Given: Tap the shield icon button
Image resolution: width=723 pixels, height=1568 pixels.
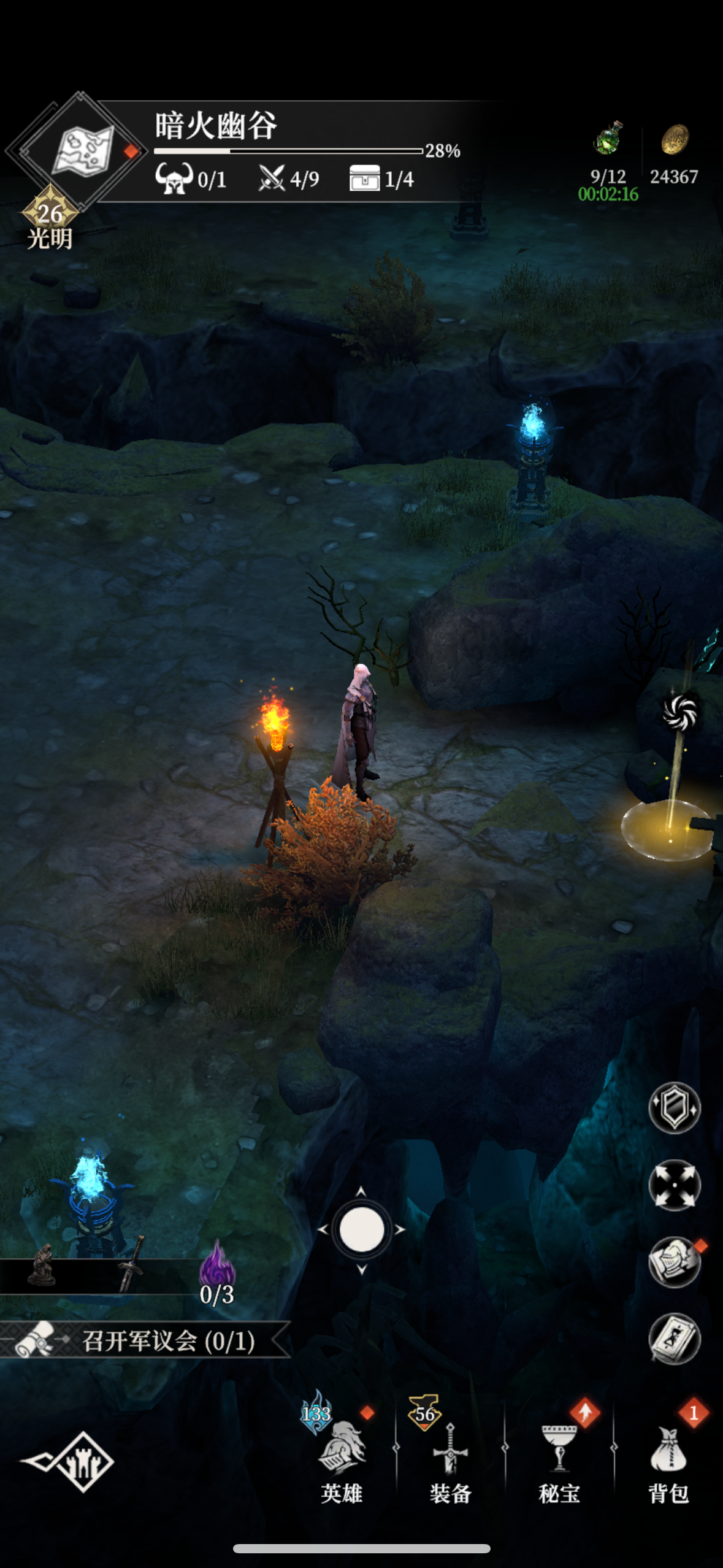Looking at the screenshot, I should coord(675,1107).
